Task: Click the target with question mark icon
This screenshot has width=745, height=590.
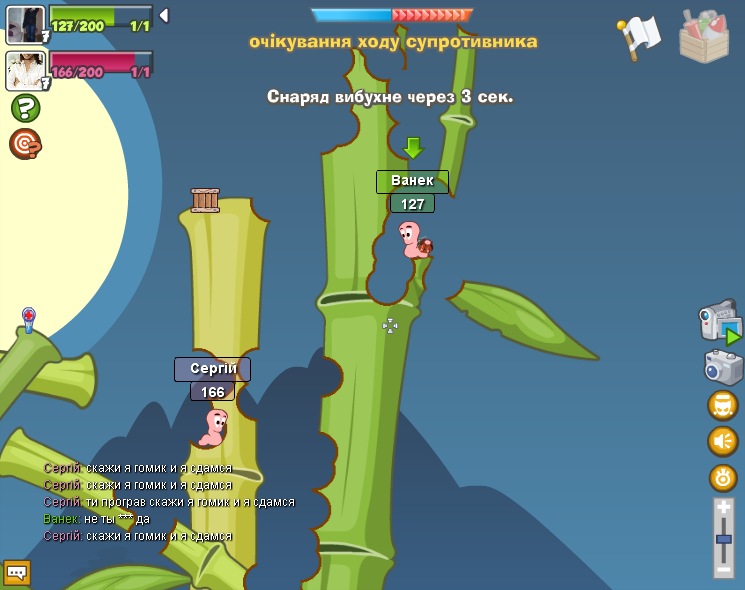Action: (x=25, y=144)
